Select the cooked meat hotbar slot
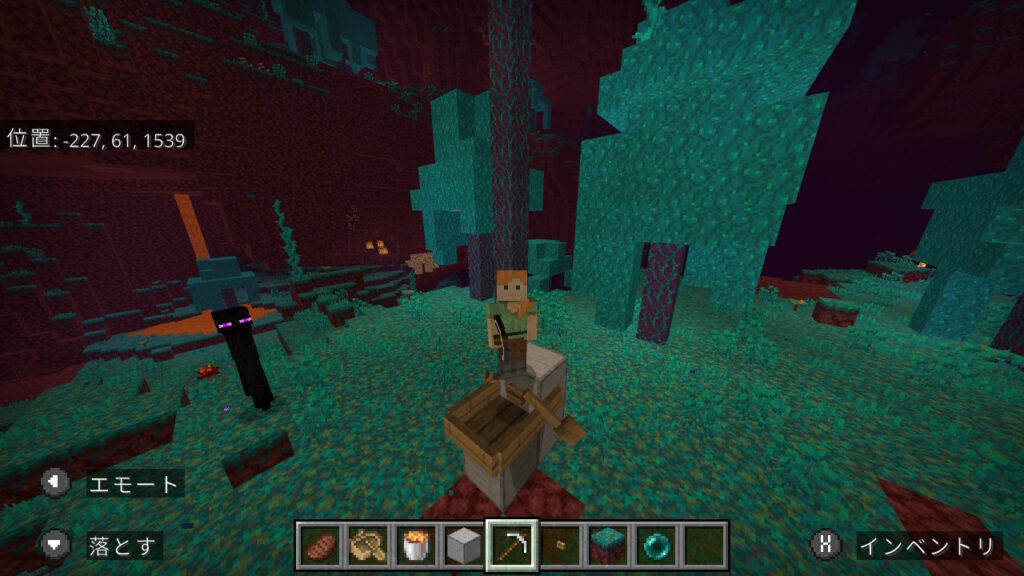Image resolution: width=1024 pixels, height=576 pixels. click(320, 545)
